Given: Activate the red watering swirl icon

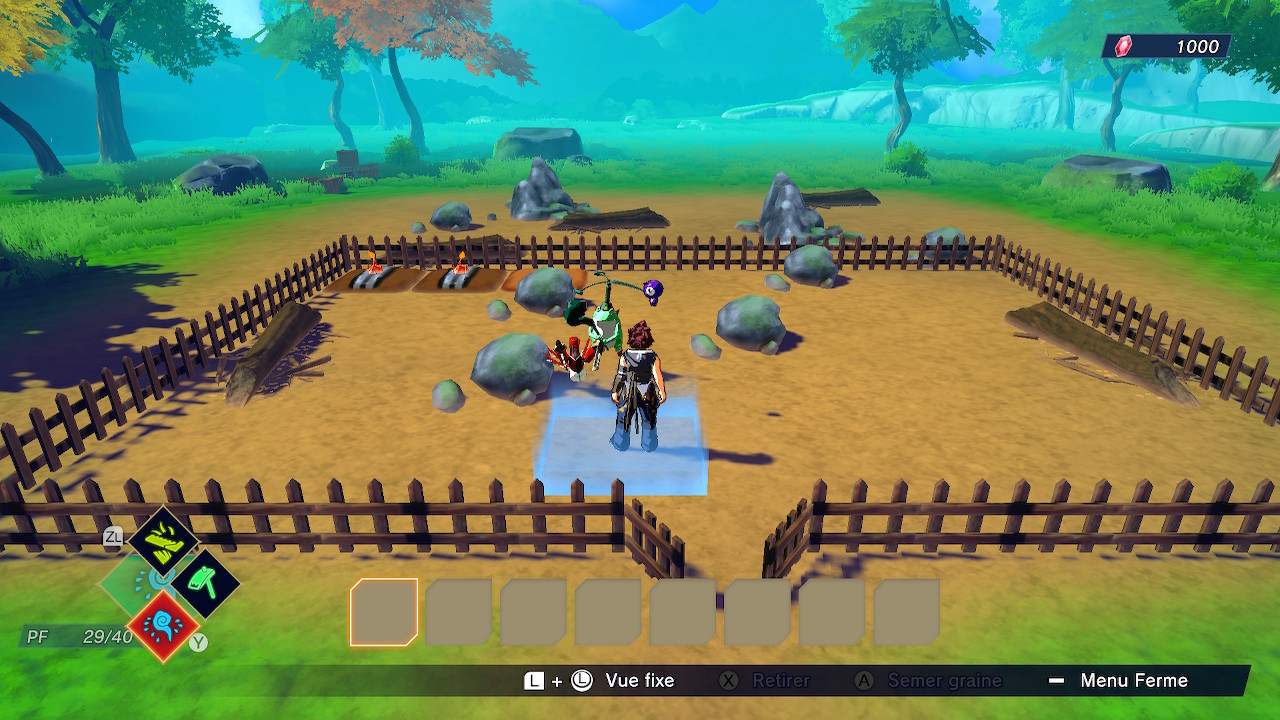Looking at the screenshot, I should pos(162,626).
